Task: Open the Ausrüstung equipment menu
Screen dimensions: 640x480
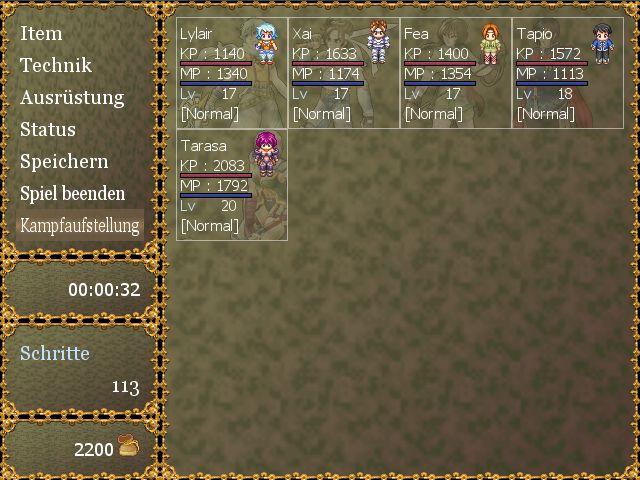Action: (x=72, y=97)
